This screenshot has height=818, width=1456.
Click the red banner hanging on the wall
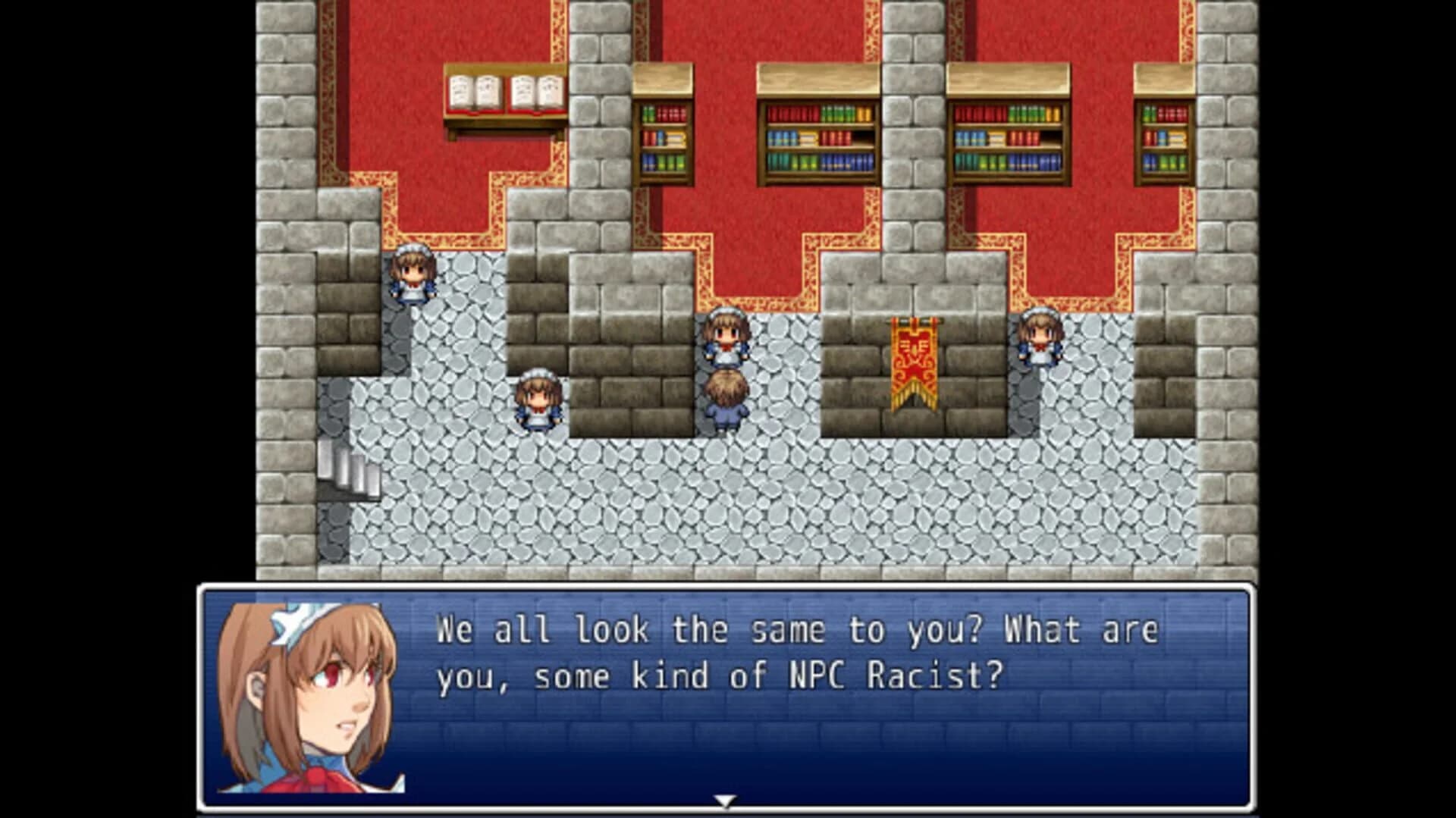click(914, 364)
